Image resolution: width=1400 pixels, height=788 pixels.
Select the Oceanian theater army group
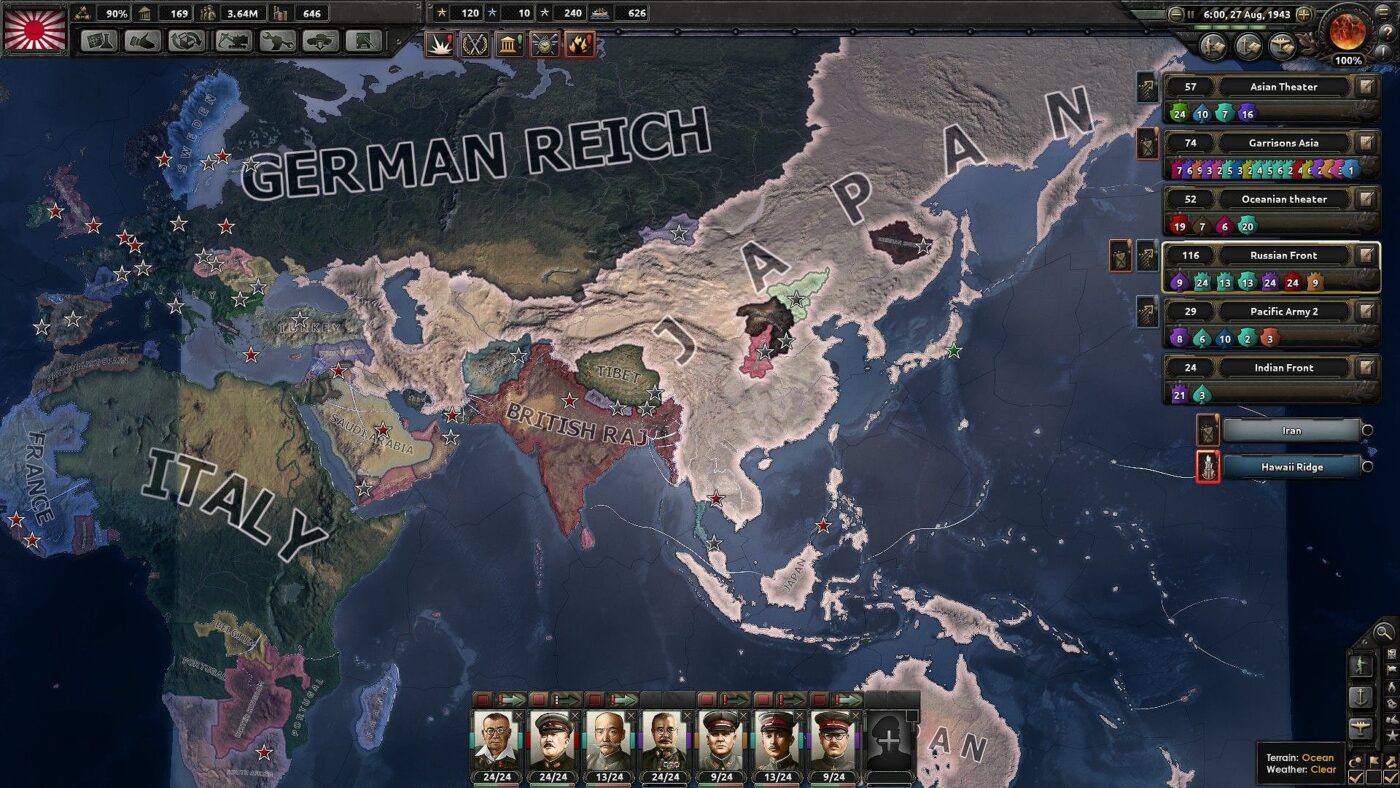click(1283, 199)
